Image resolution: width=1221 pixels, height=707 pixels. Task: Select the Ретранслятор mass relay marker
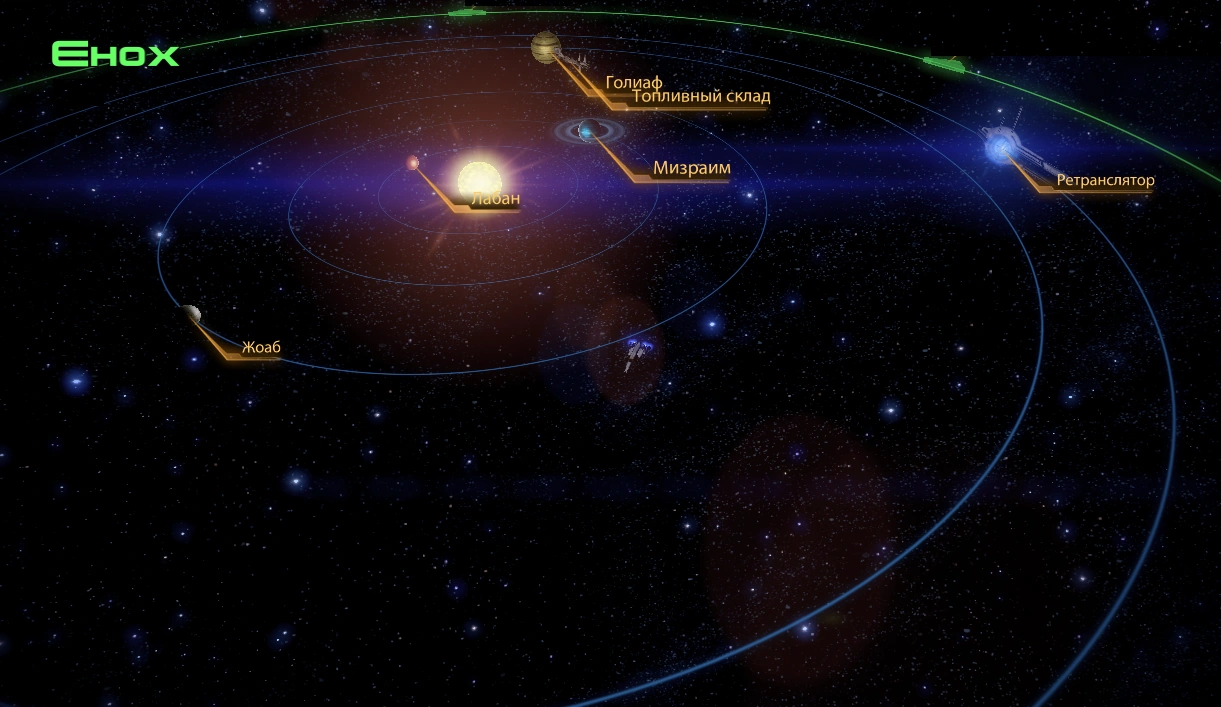click(1002, 148)
